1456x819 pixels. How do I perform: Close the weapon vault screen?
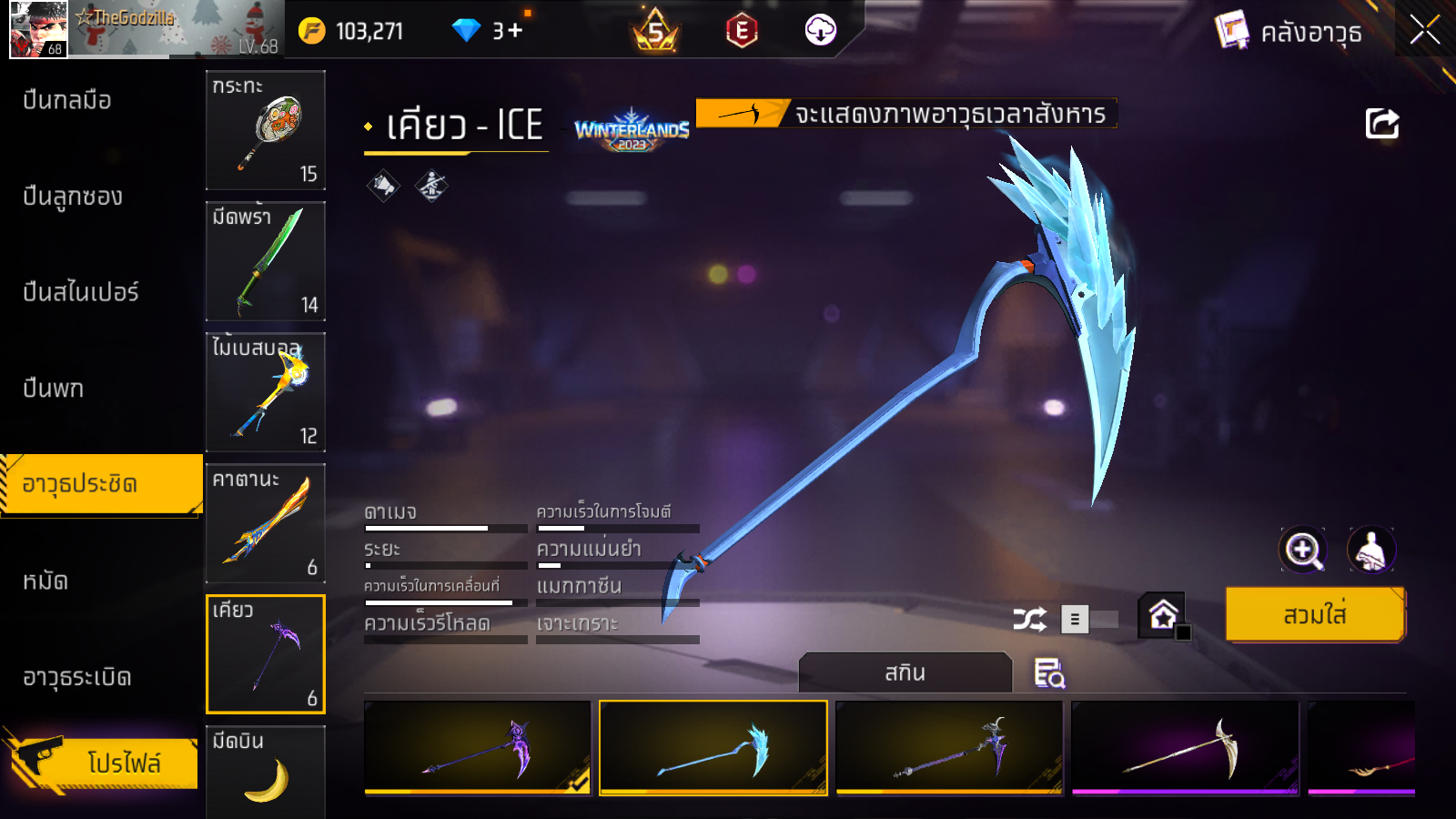pyautogui.click(x=1424, y=31)
